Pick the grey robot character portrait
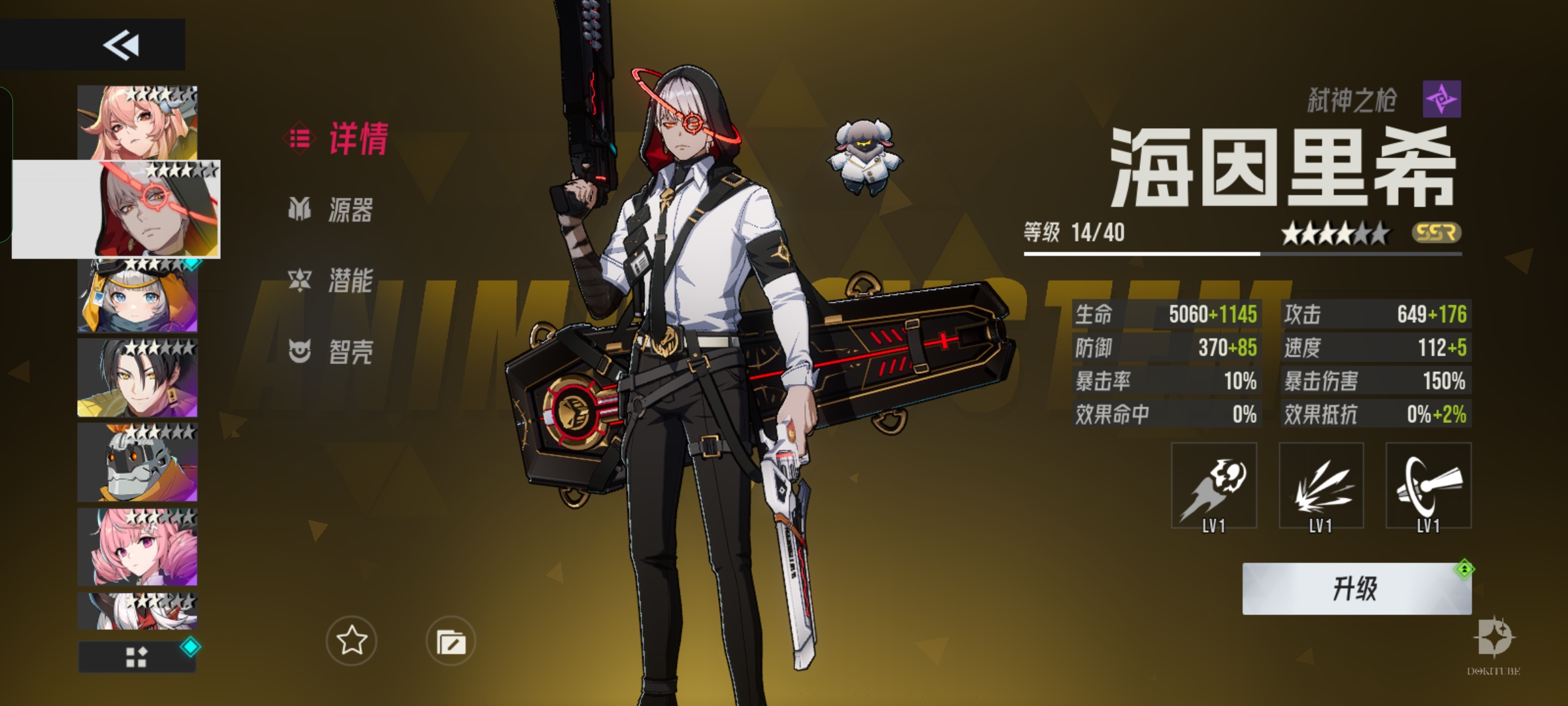 (137, 462)
